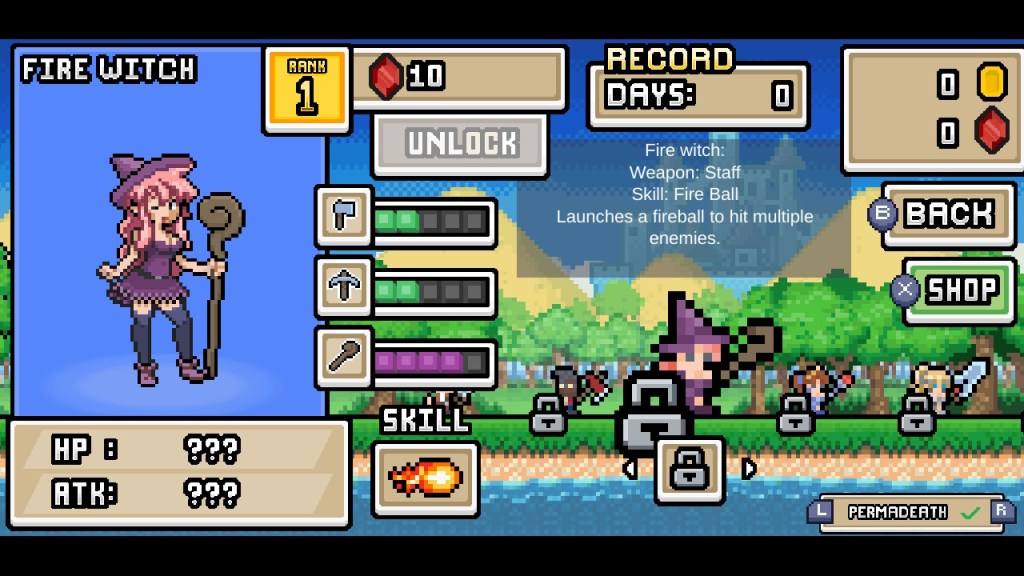Pick the locked red axe warrior character
Image resolution: width=1024 pixels, height=576 pixels.
(x=577, y=390)
